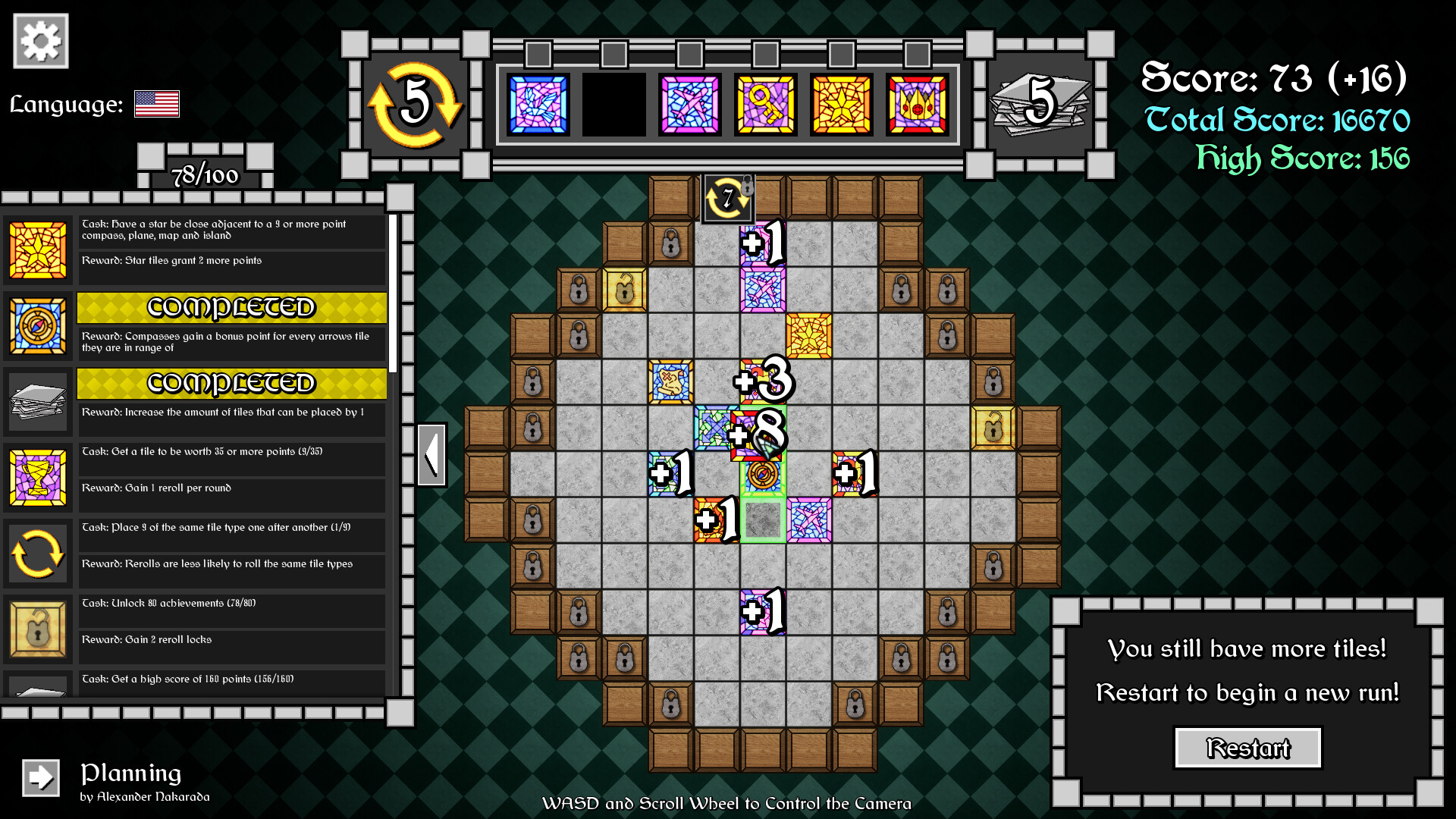Open the settings gear menu

39,39
